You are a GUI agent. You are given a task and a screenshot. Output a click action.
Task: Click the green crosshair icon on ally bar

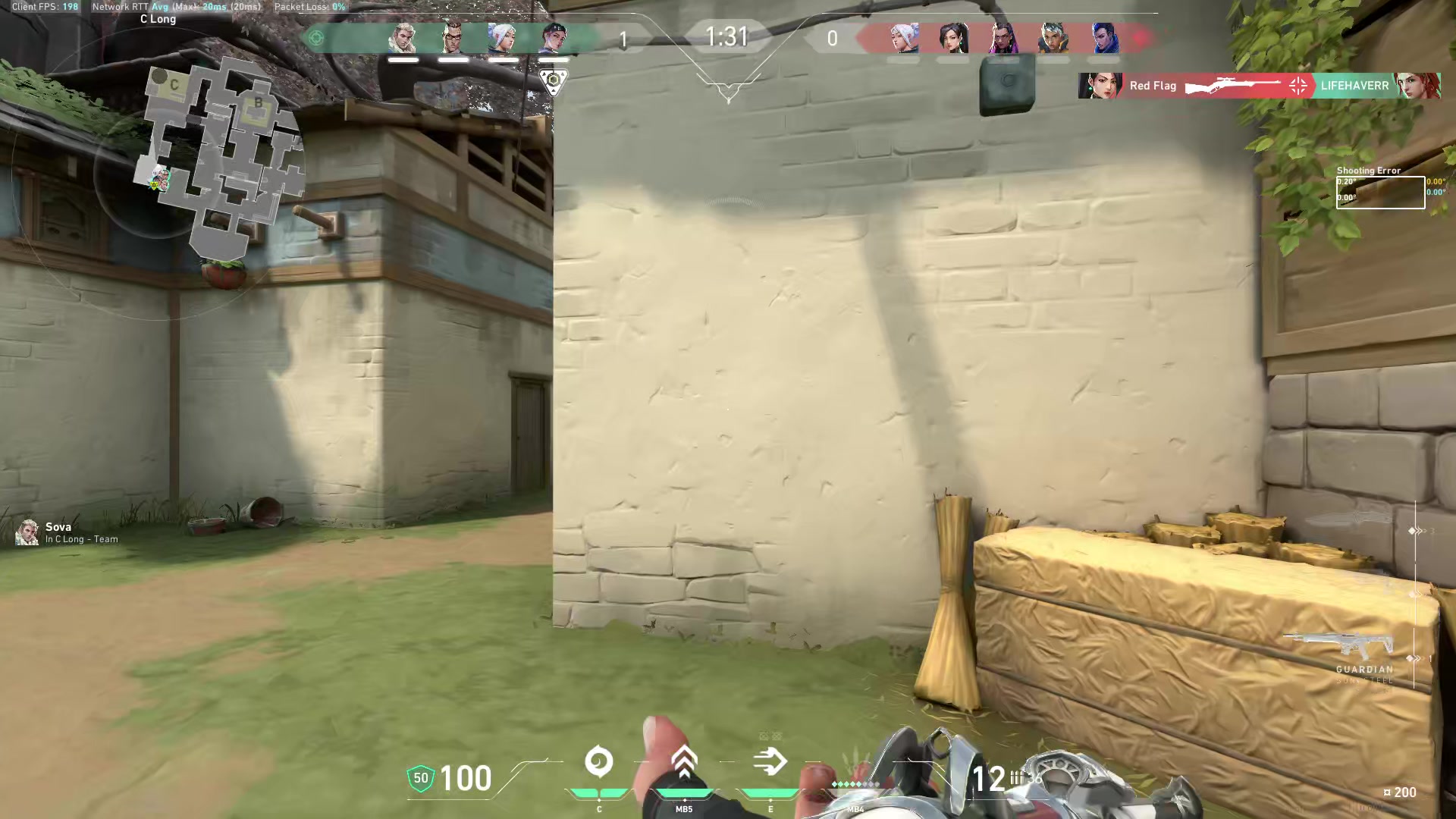click(x=317, y=37)
